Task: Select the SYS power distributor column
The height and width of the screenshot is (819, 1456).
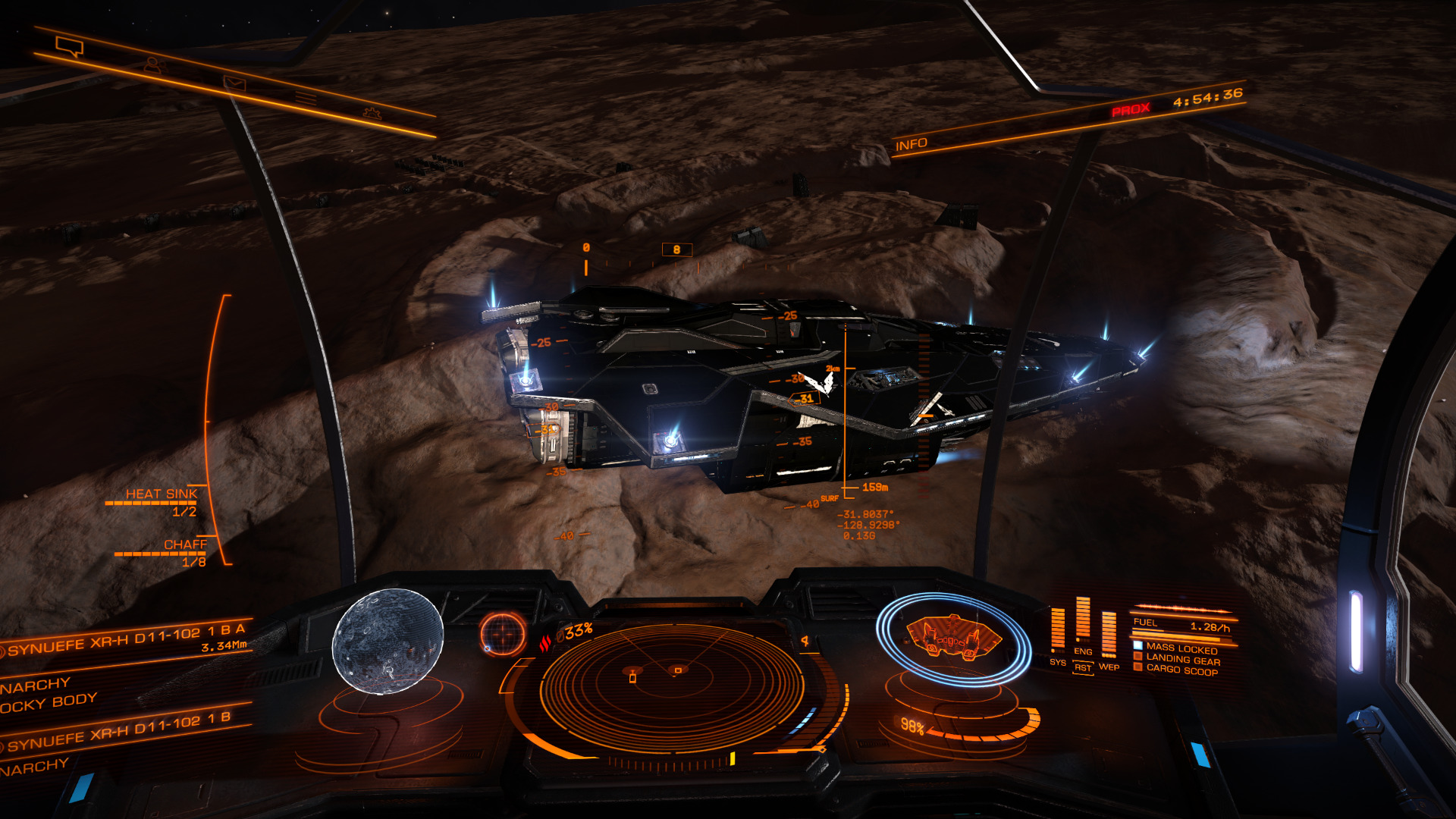Action: [1058, 631]
